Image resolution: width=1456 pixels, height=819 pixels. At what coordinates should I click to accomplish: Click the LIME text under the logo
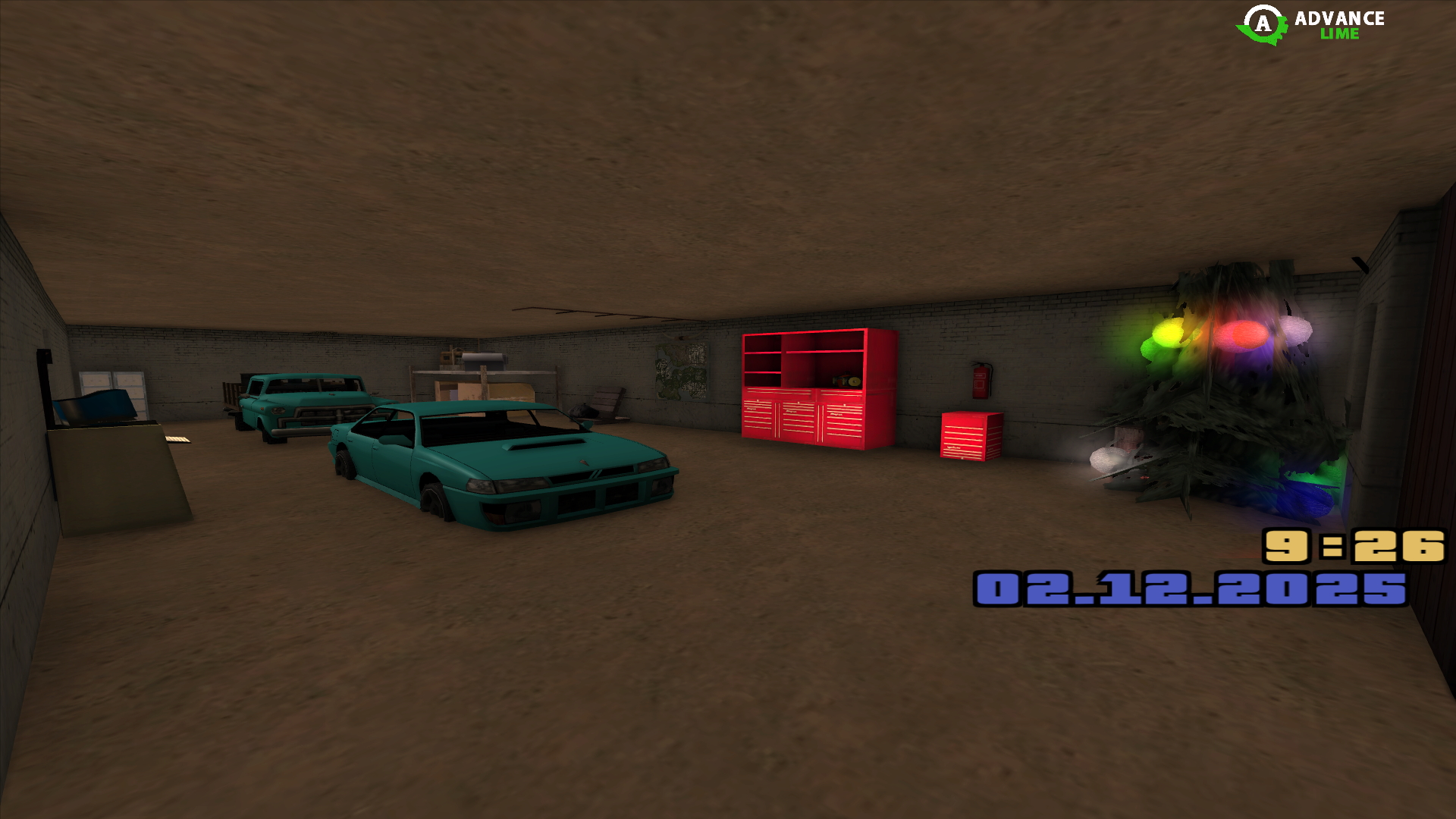[1340, 33]
